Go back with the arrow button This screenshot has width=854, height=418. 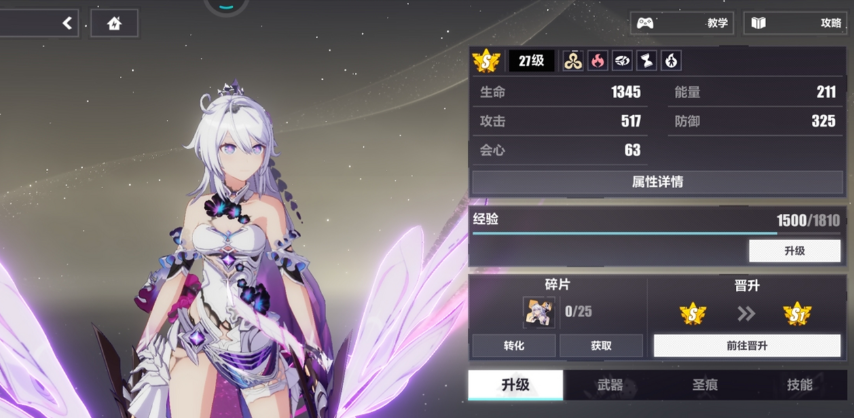pyautogui.click(x=68, y=23)
